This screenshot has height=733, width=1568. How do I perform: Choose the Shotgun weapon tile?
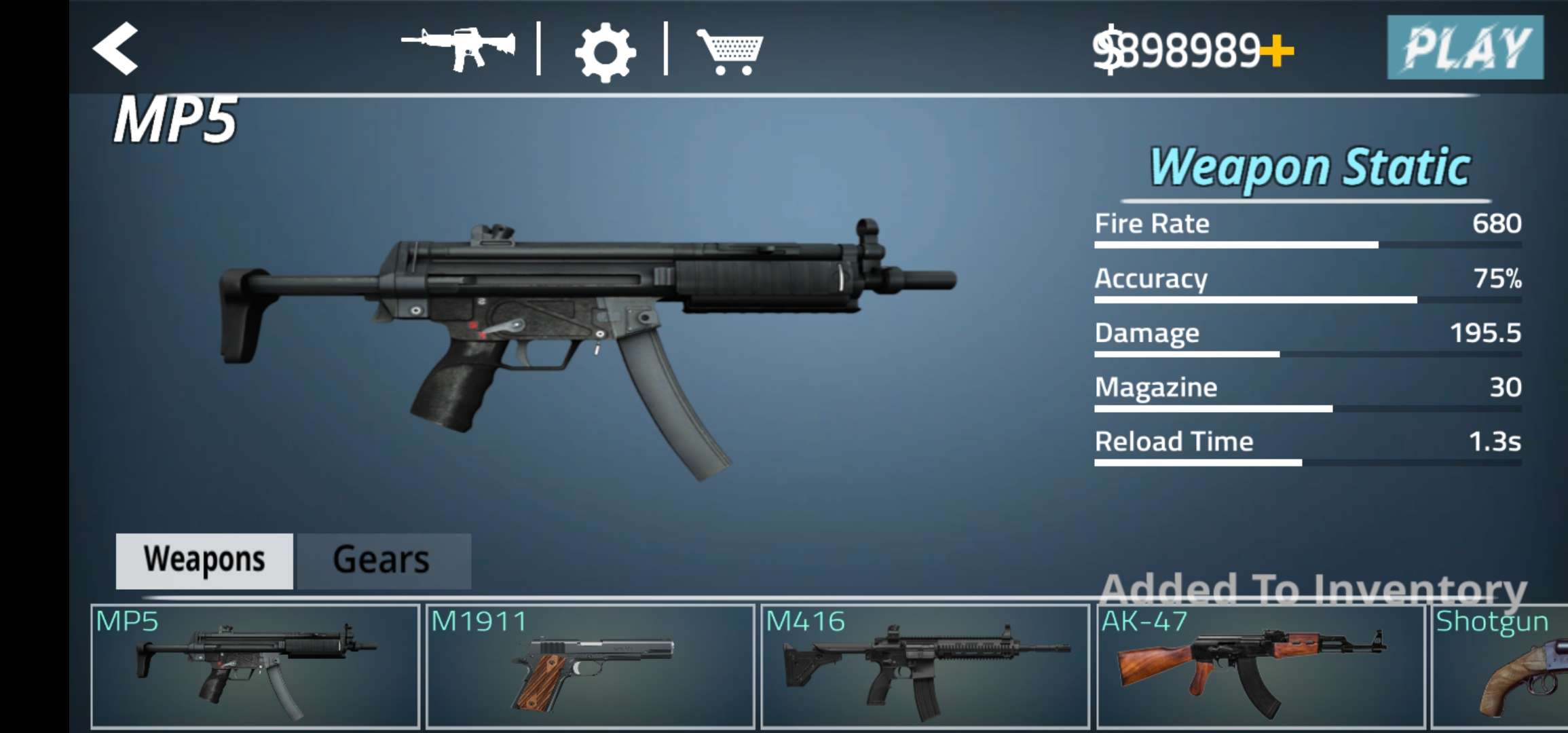pos(1500,666)
